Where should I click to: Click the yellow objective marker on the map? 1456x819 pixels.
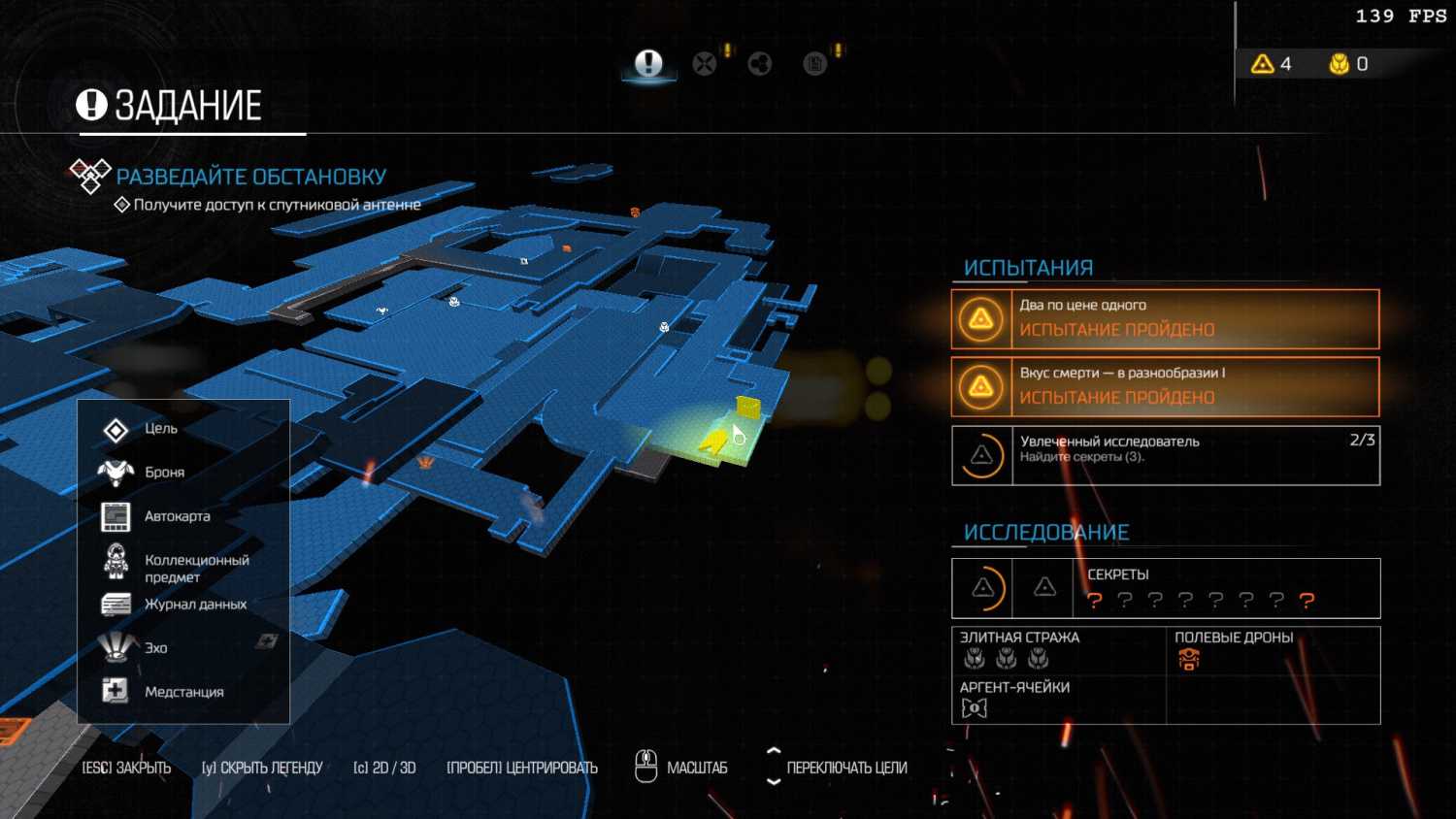click(747, 407)
